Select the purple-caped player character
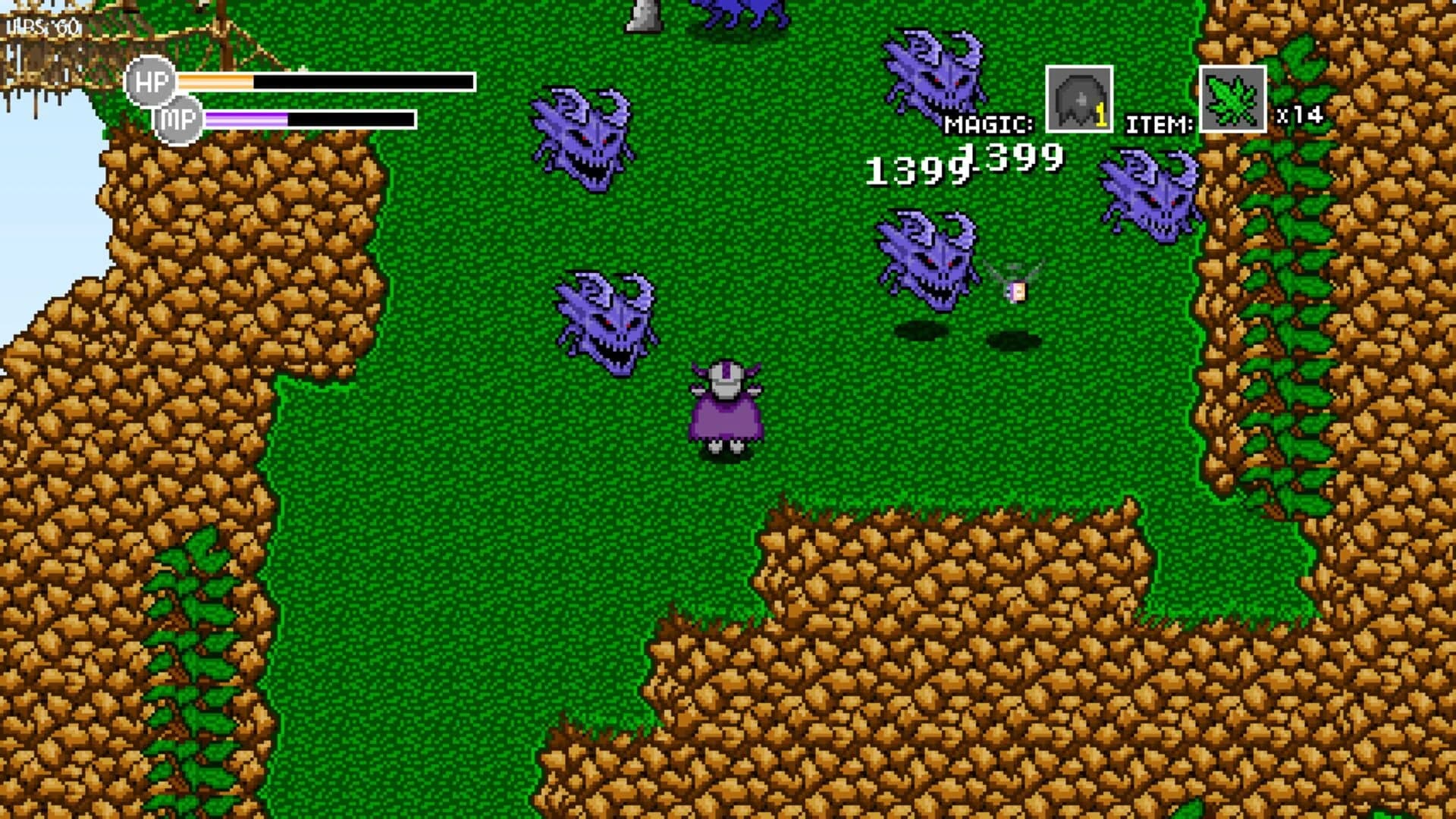The height and width of the screenshot is (819, 1456). click(726, 409)
